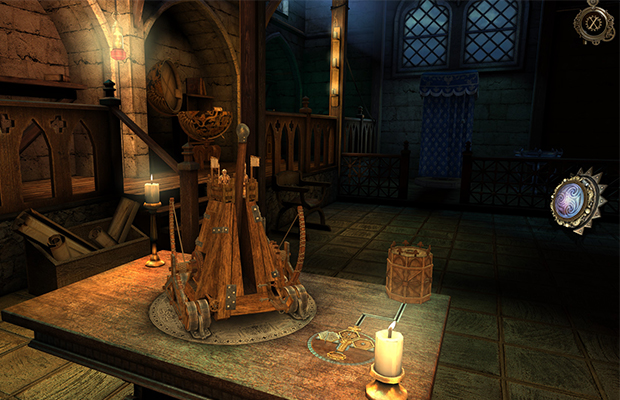Image resolution: width=620 pixels, height=400 pixels.
Task: Open the gear menu icon
Action: (594, 21)
